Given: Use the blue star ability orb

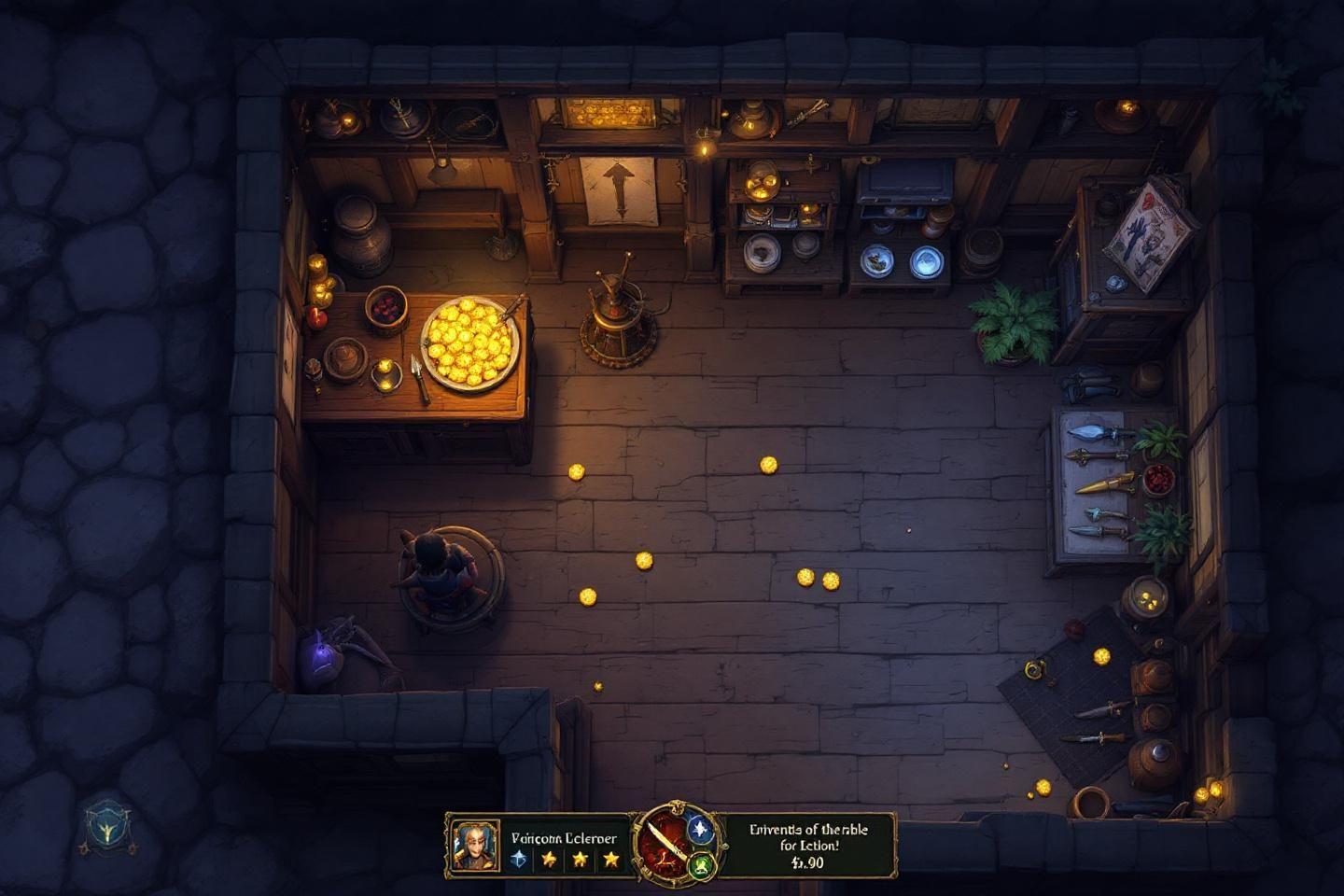Looking at the screenshot, I should click(x=700, y=827).
